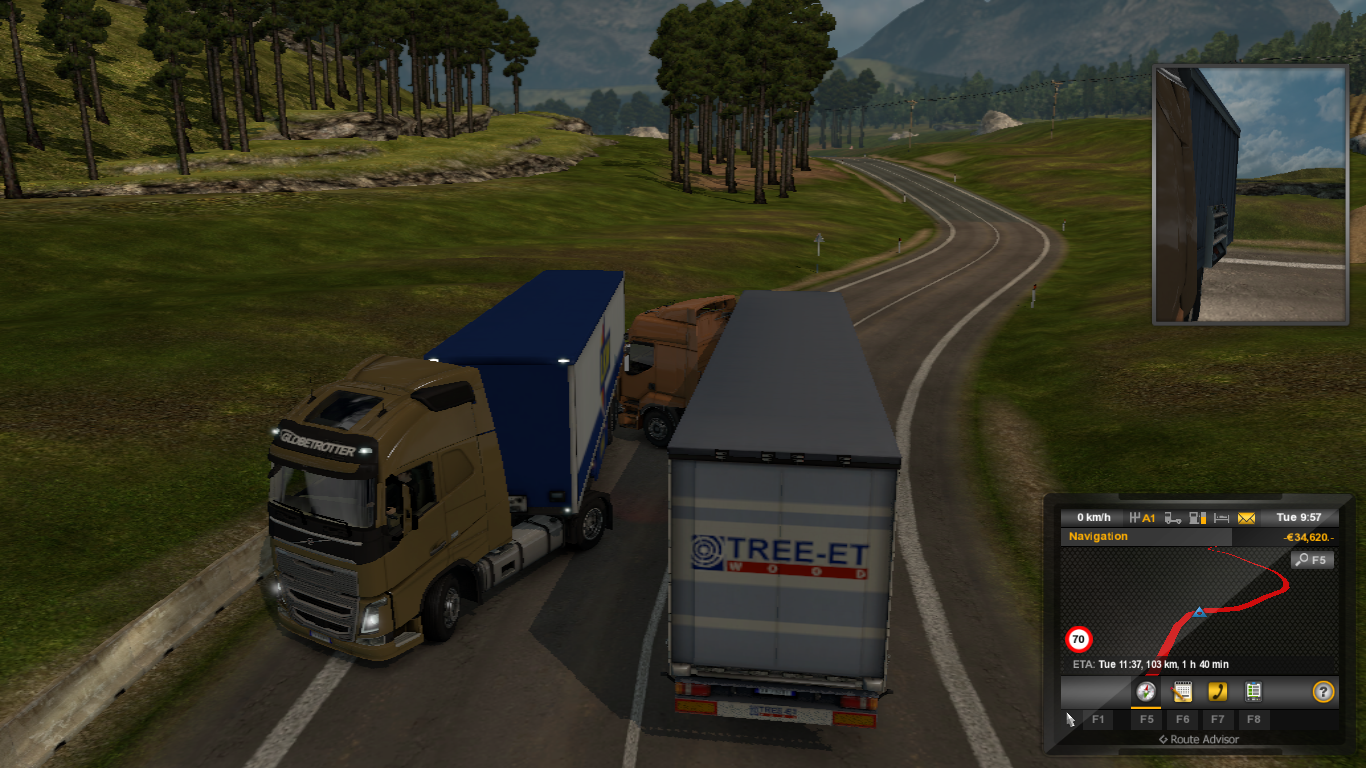Click the rest stop bed icon

[1220, 517]
